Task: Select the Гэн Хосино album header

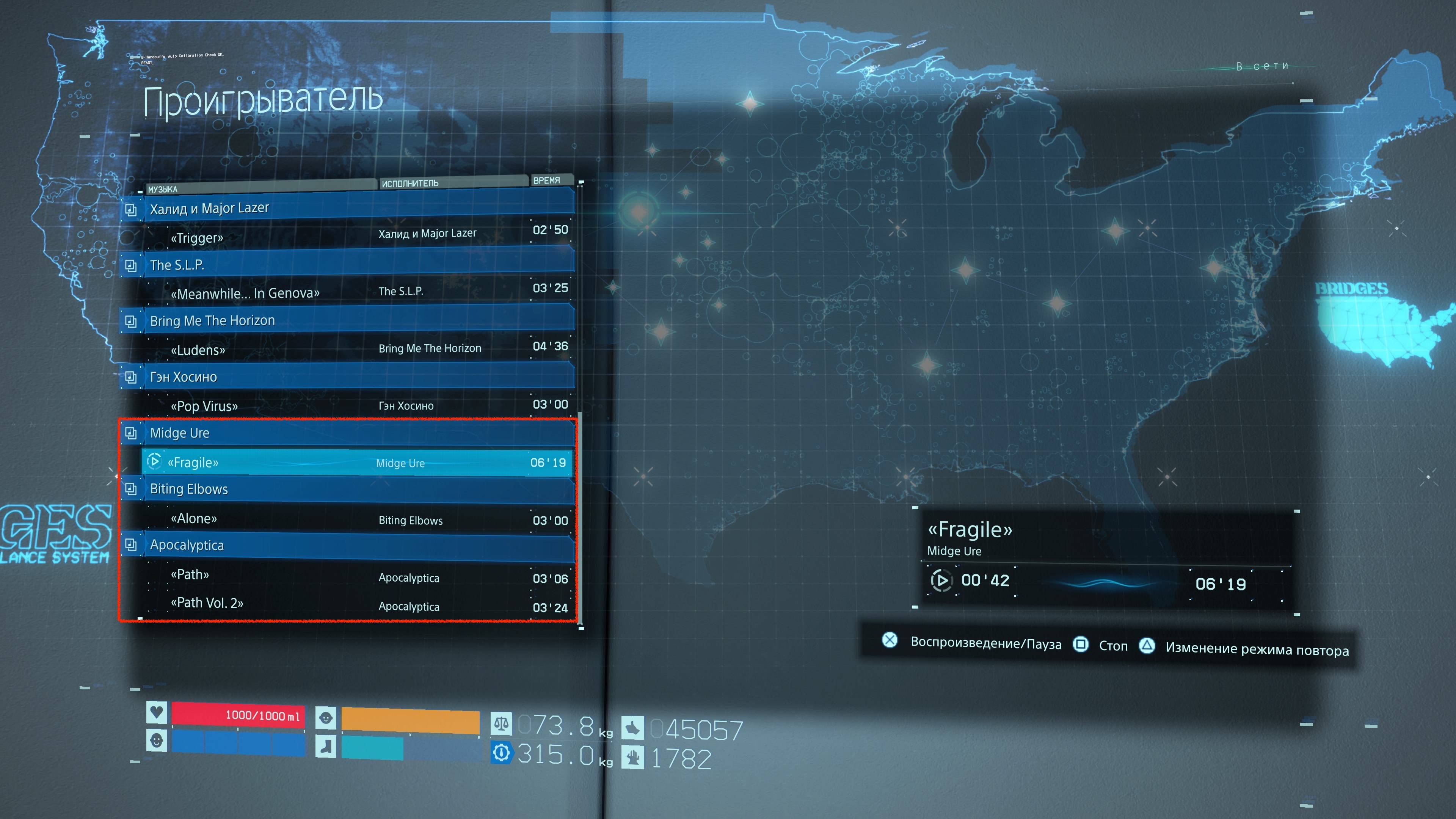Action: pos(348,377)
